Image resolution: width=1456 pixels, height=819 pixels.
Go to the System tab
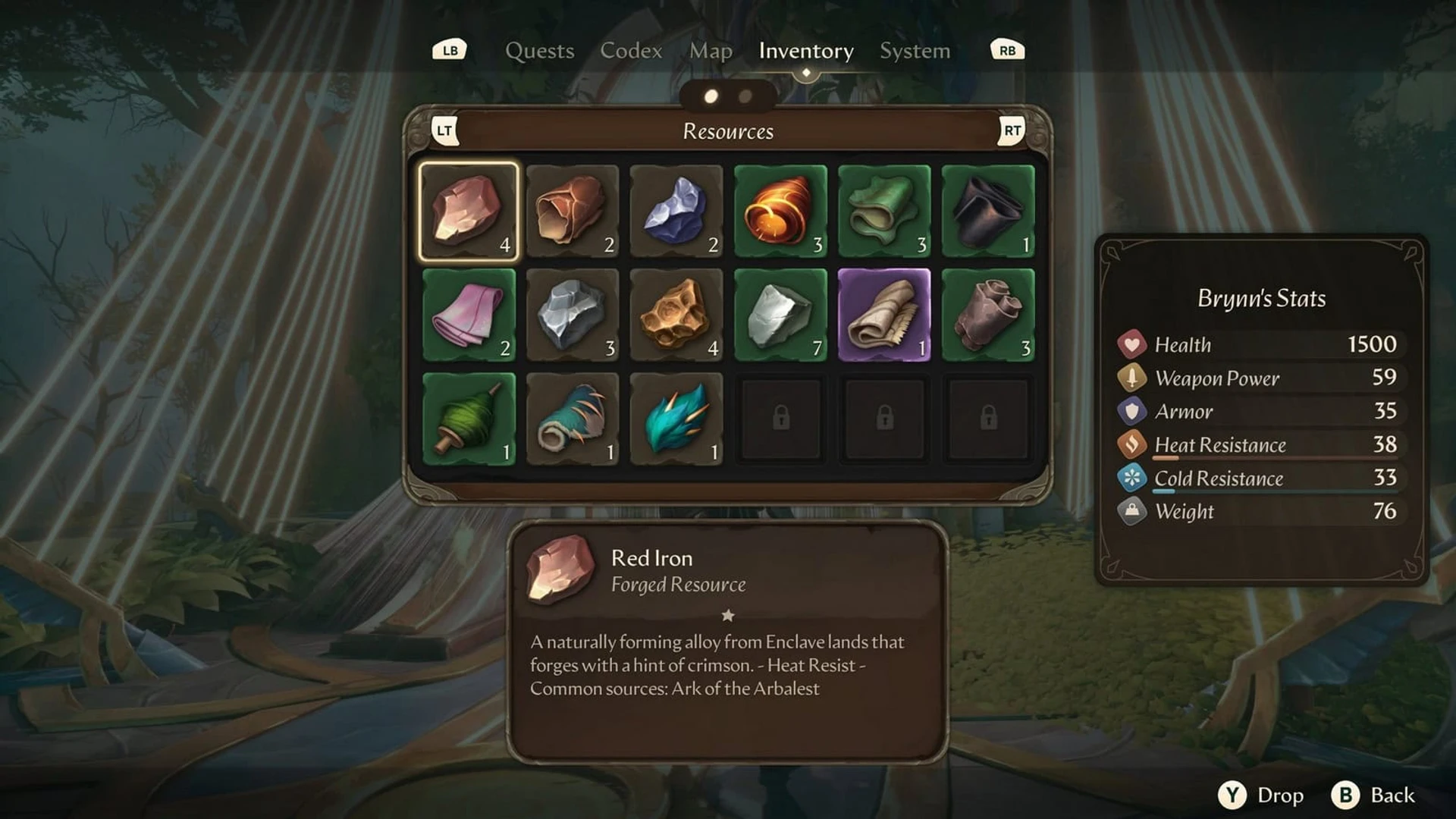pyautogui.click(x=915, y=51)
